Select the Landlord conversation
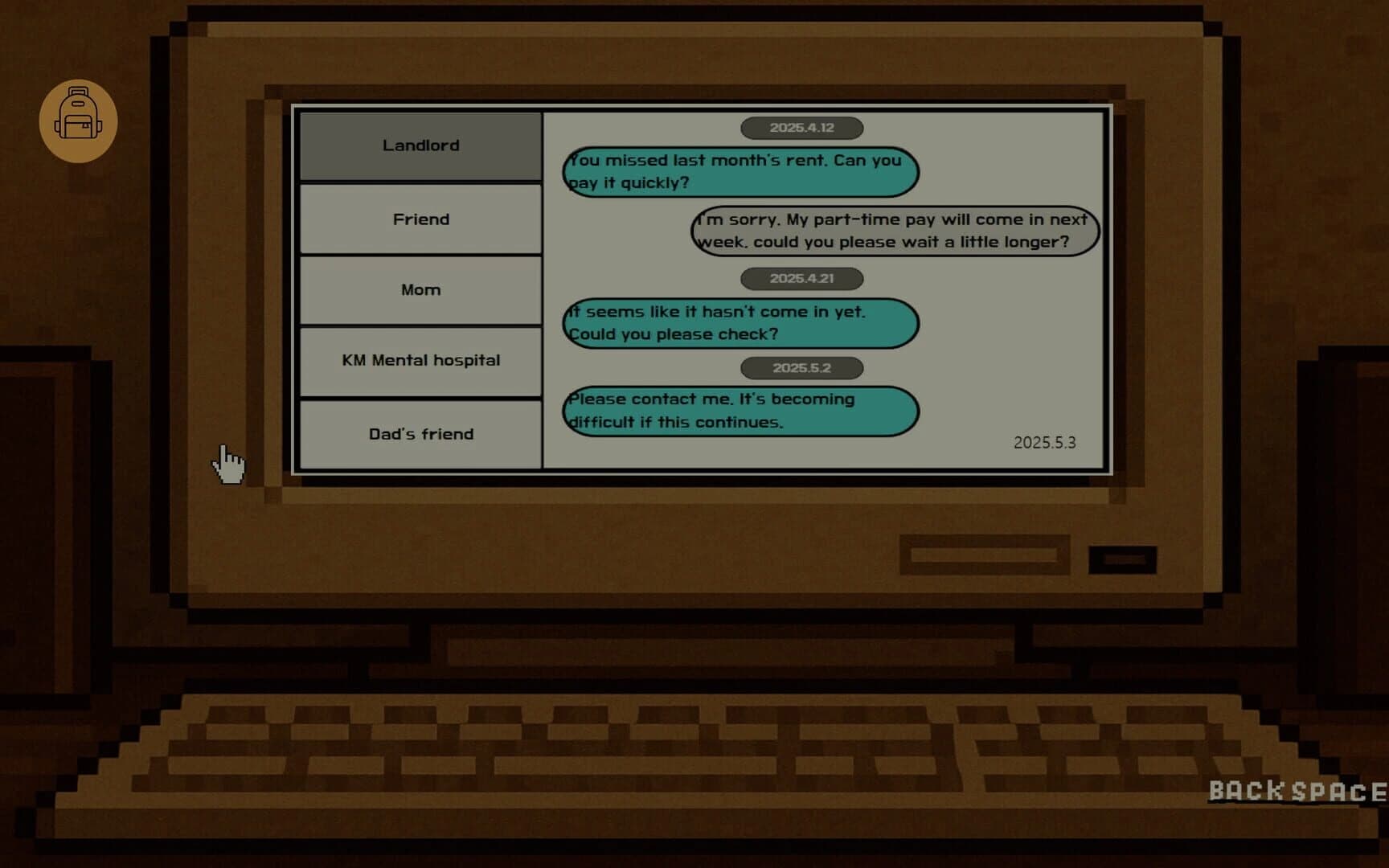 click(420, 145)
